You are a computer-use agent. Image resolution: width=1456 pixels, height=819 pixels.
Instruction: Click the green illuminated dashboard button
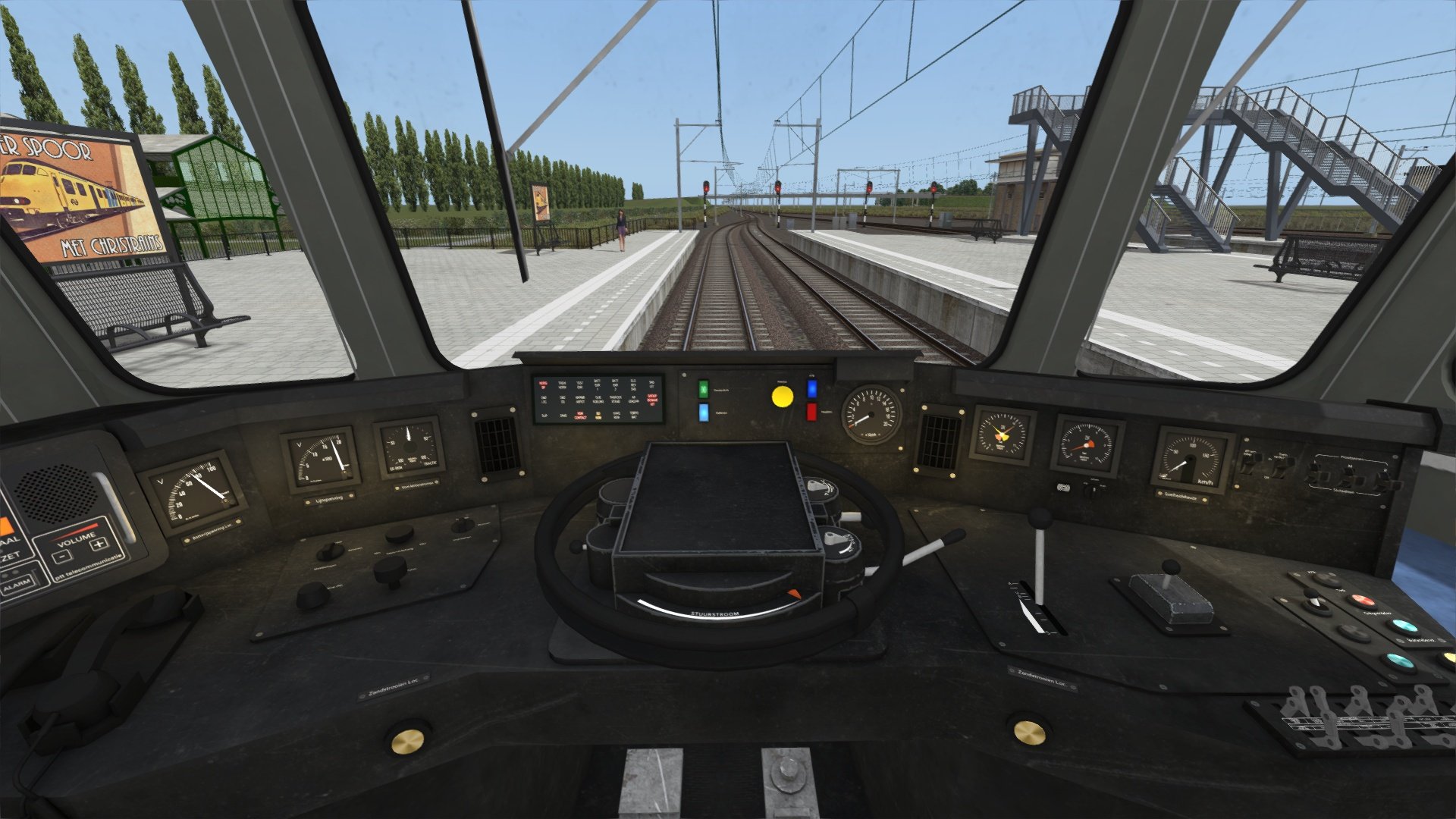[x=703, y=389]
